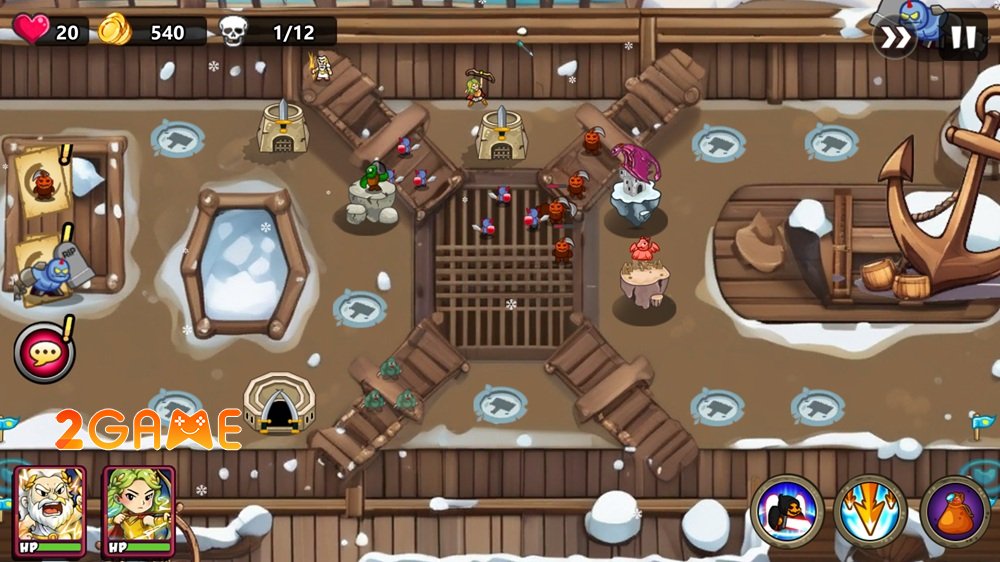View the pumpkin reaper enemy info card

point(43,180)
